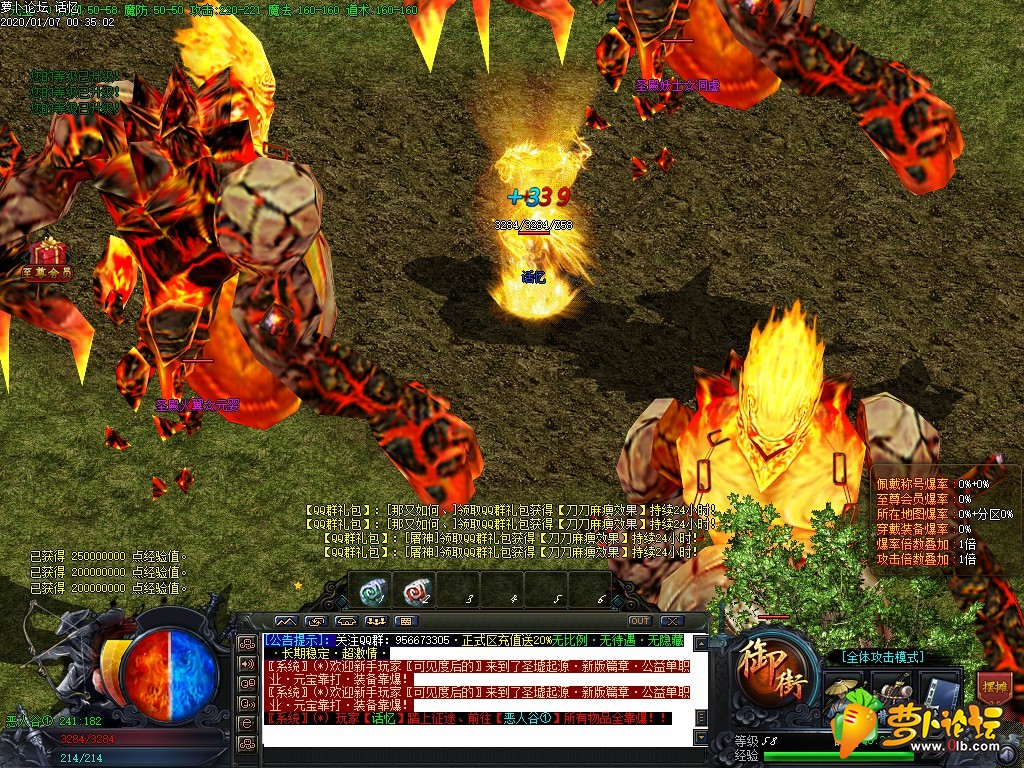Viewport: 1024px width, 768px height.
Task: Open the 摆摊 stall button
Action: pyautogui.click(x=993, y=688)
